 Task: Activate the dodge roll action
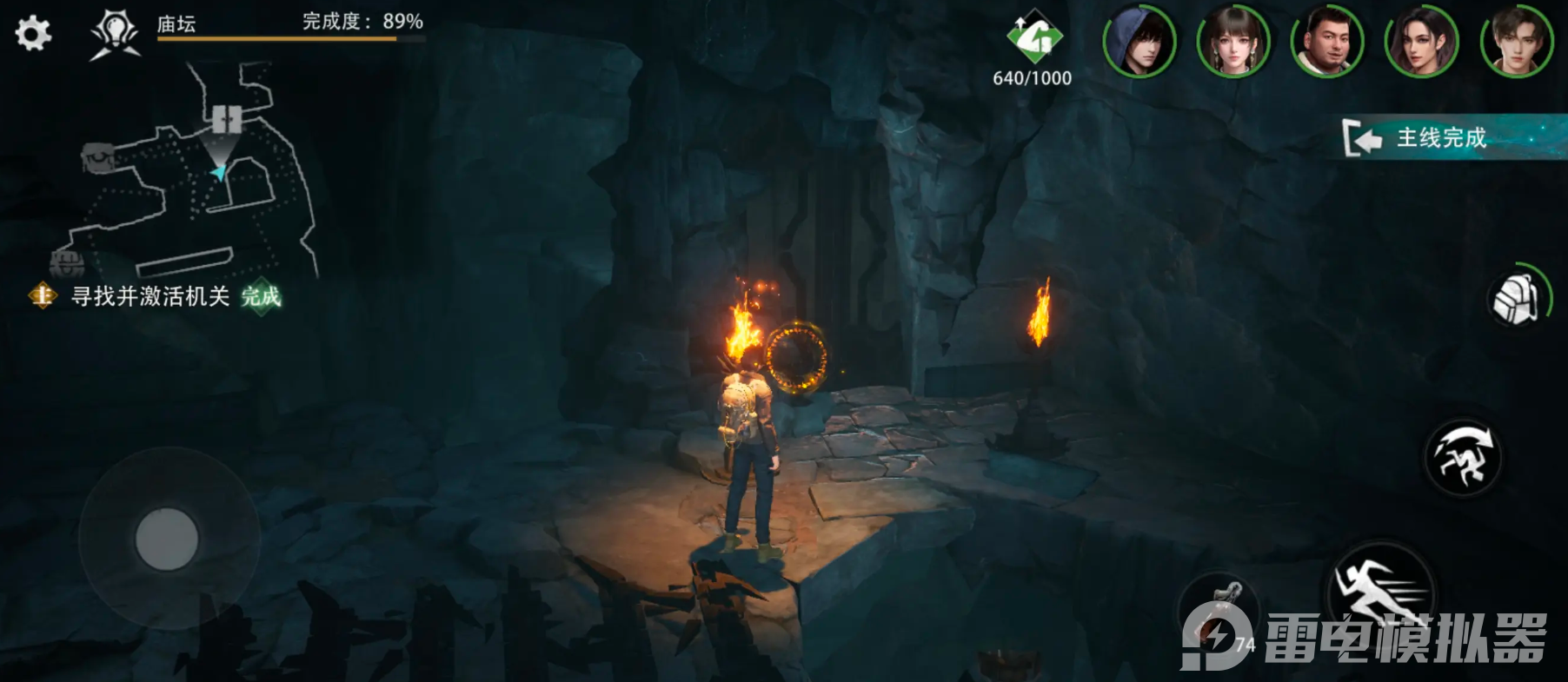1464,457
